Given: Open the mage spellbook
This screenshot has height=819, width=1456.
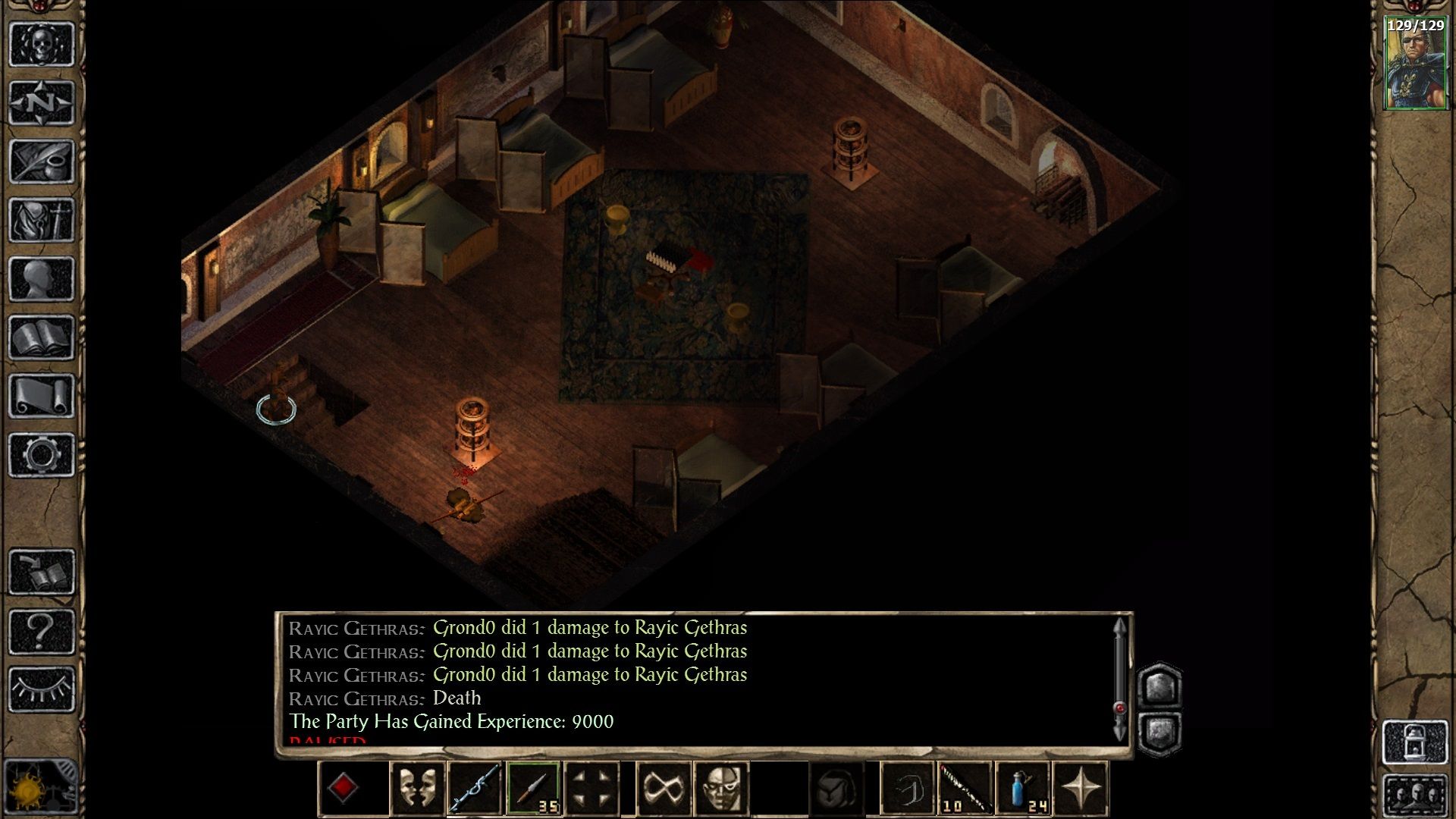Looking at the screenshot, I should point(42,337).
